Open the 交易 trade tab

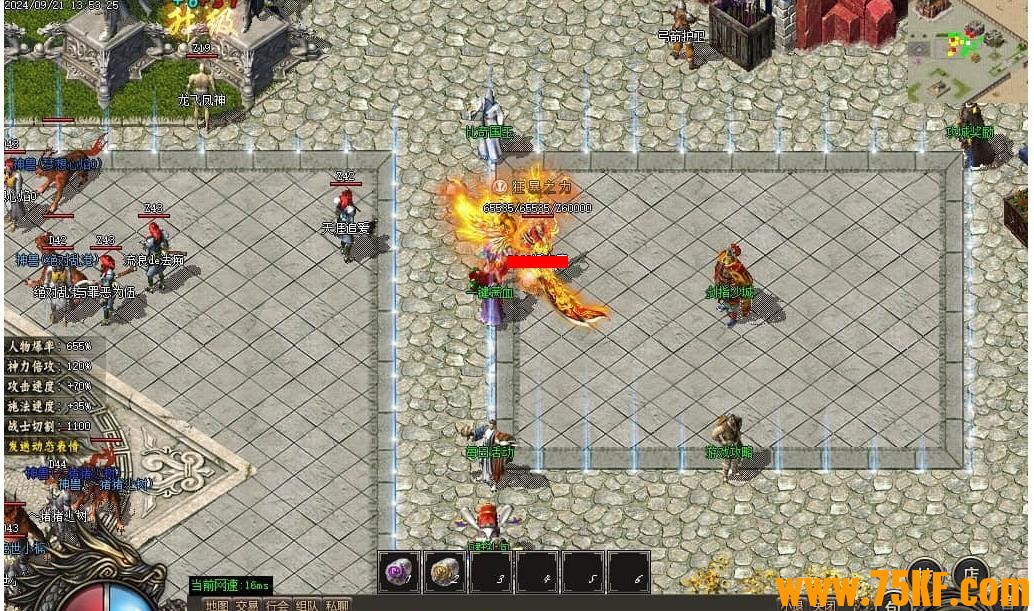click(247, 604)
